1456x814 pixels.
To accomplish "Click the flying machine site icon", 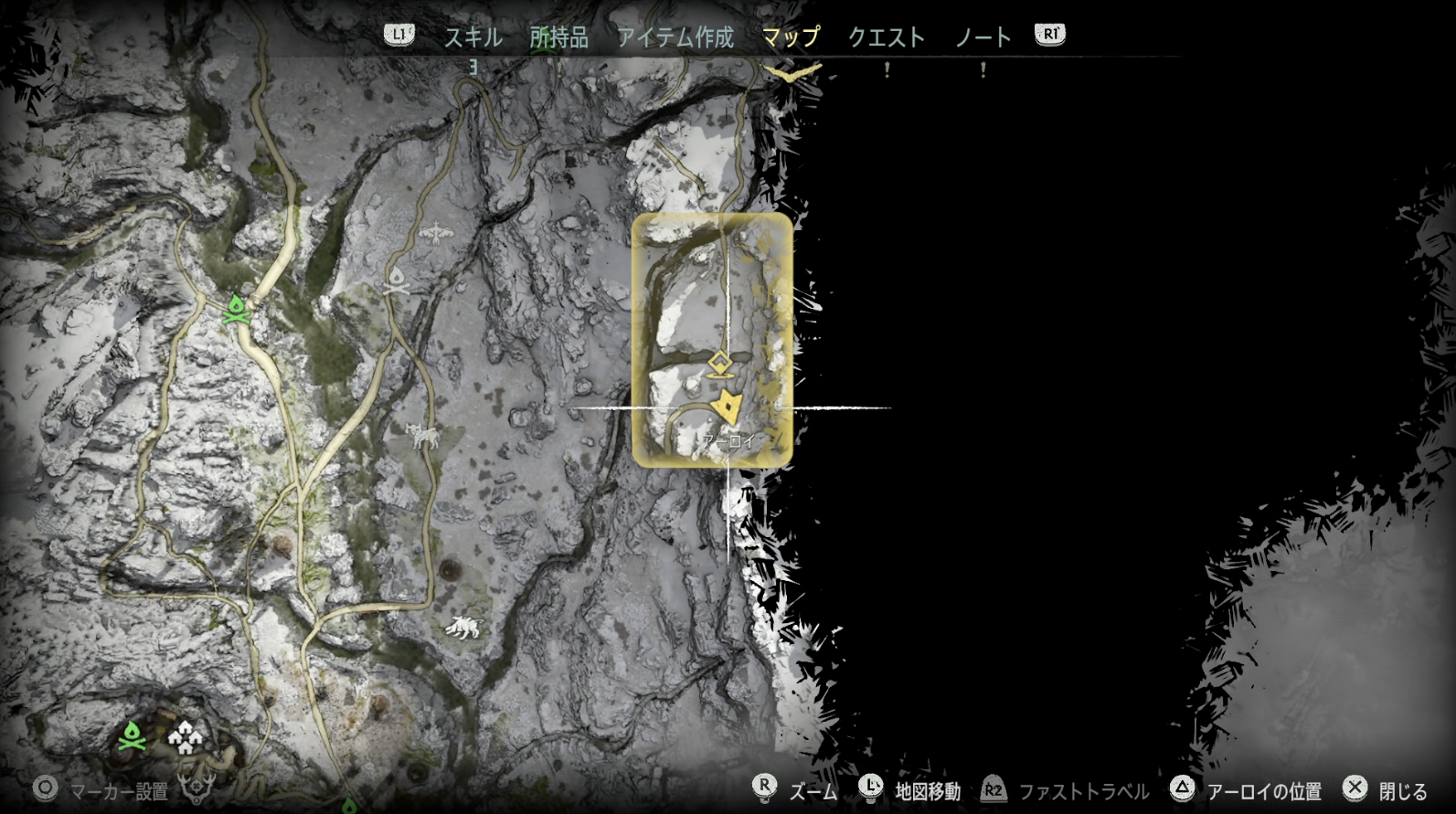I will [437, 234].
